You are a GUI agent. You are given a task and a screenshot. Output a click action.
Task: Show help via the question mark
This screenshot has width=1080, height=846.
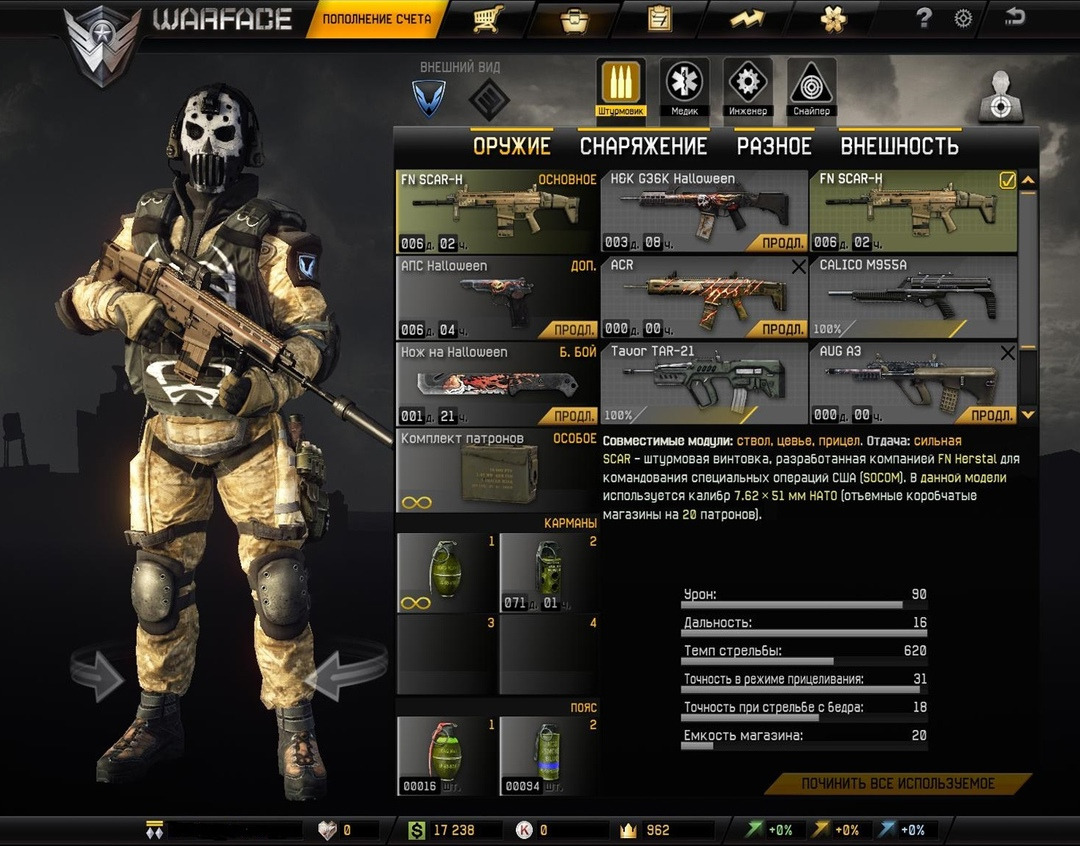tap(924, 18)
